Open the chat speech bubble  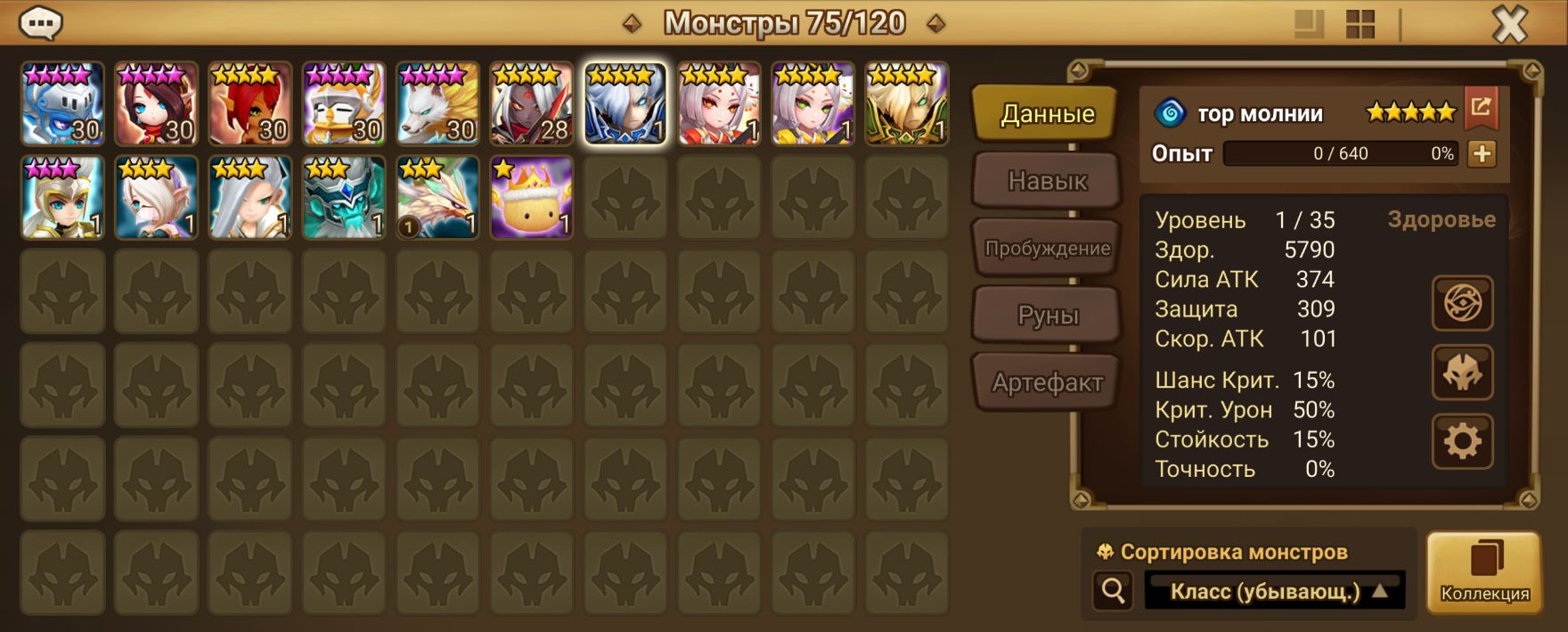pos(40,24)
